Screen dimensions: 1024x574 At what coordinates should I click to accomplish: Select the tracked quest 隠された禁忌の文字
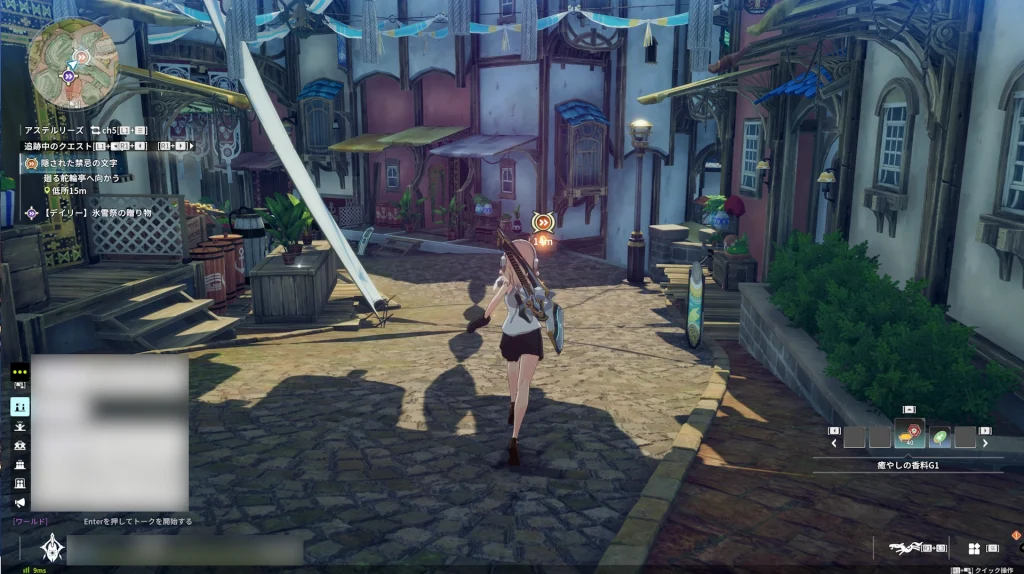[x=80, y=163]
